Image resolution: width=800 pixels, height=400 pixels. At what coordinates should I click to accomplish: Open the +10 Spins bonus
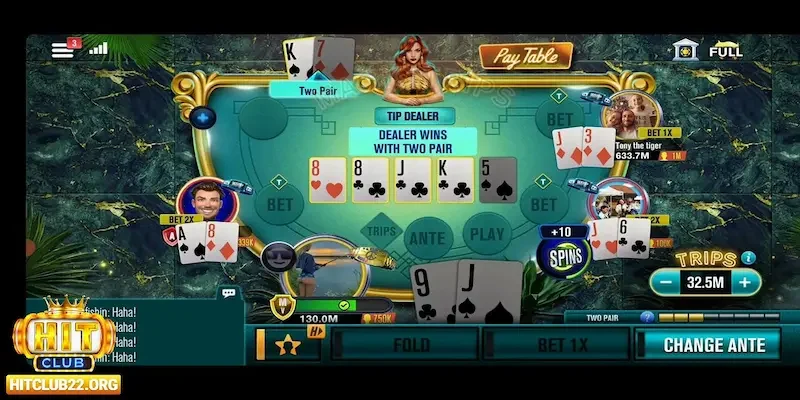click(561, 250)
